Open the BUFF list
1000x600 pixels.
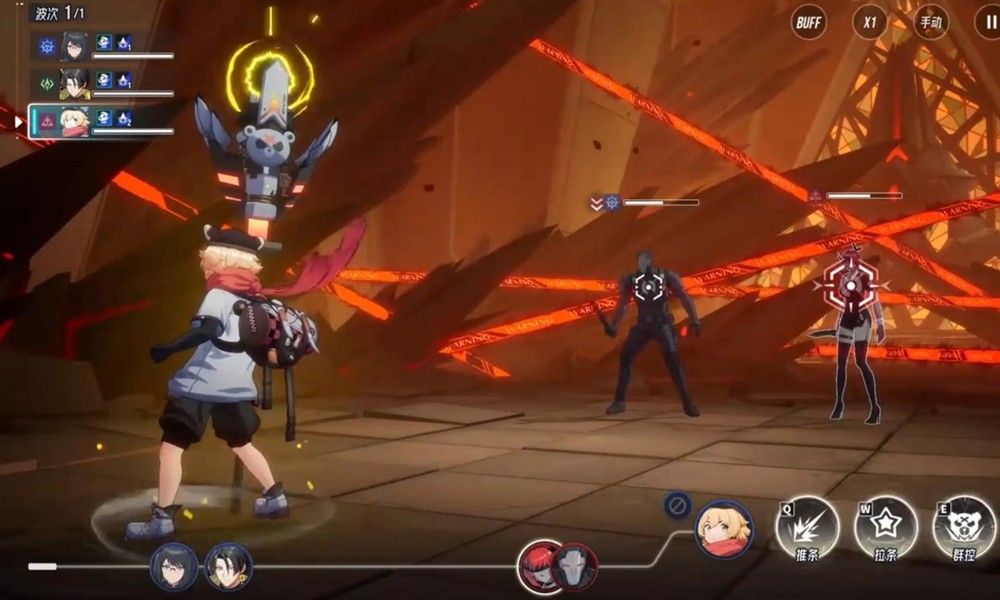pos(808,22)
